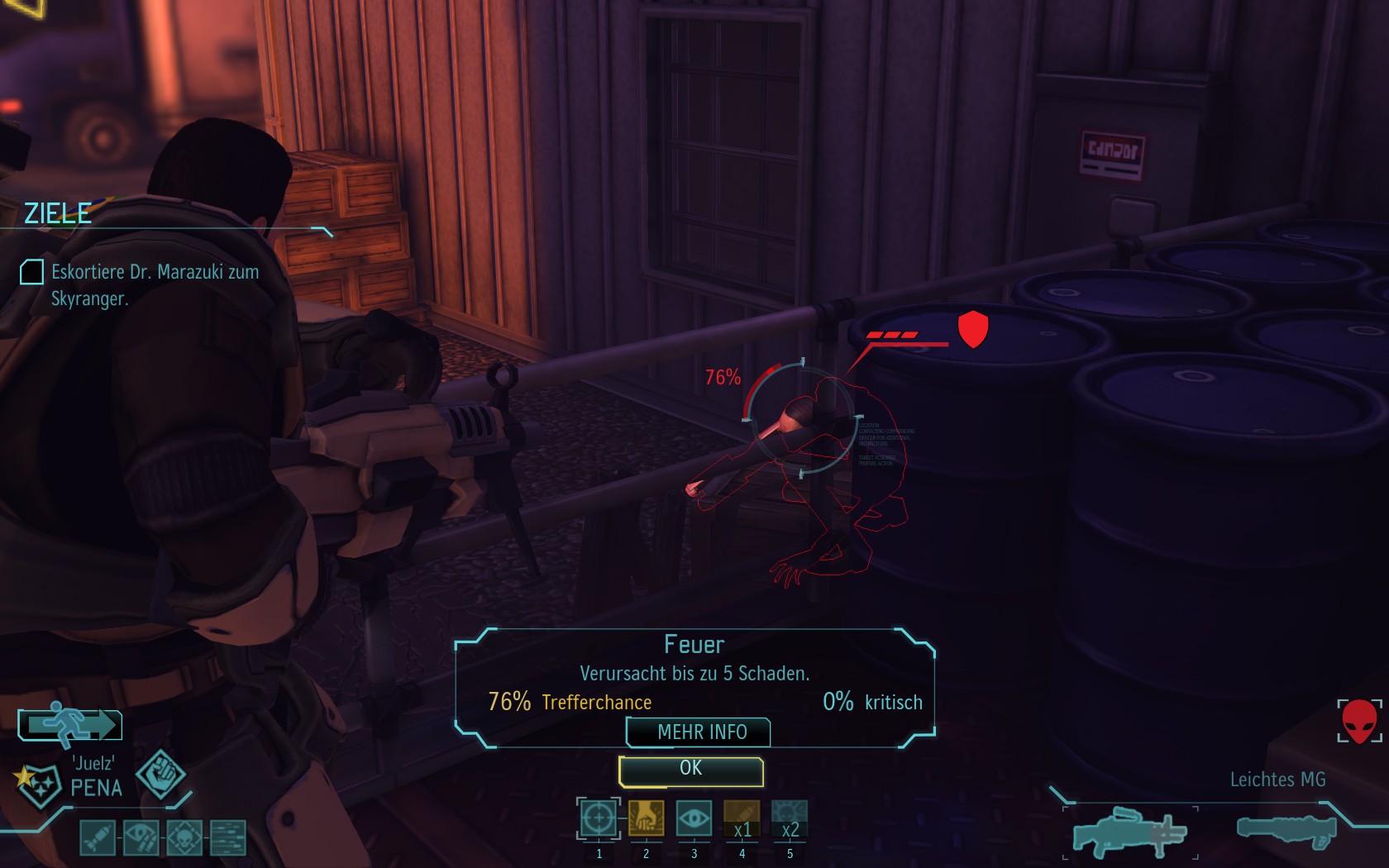
Task: Target the red alien head icon
Action: tap(1358, 722)
